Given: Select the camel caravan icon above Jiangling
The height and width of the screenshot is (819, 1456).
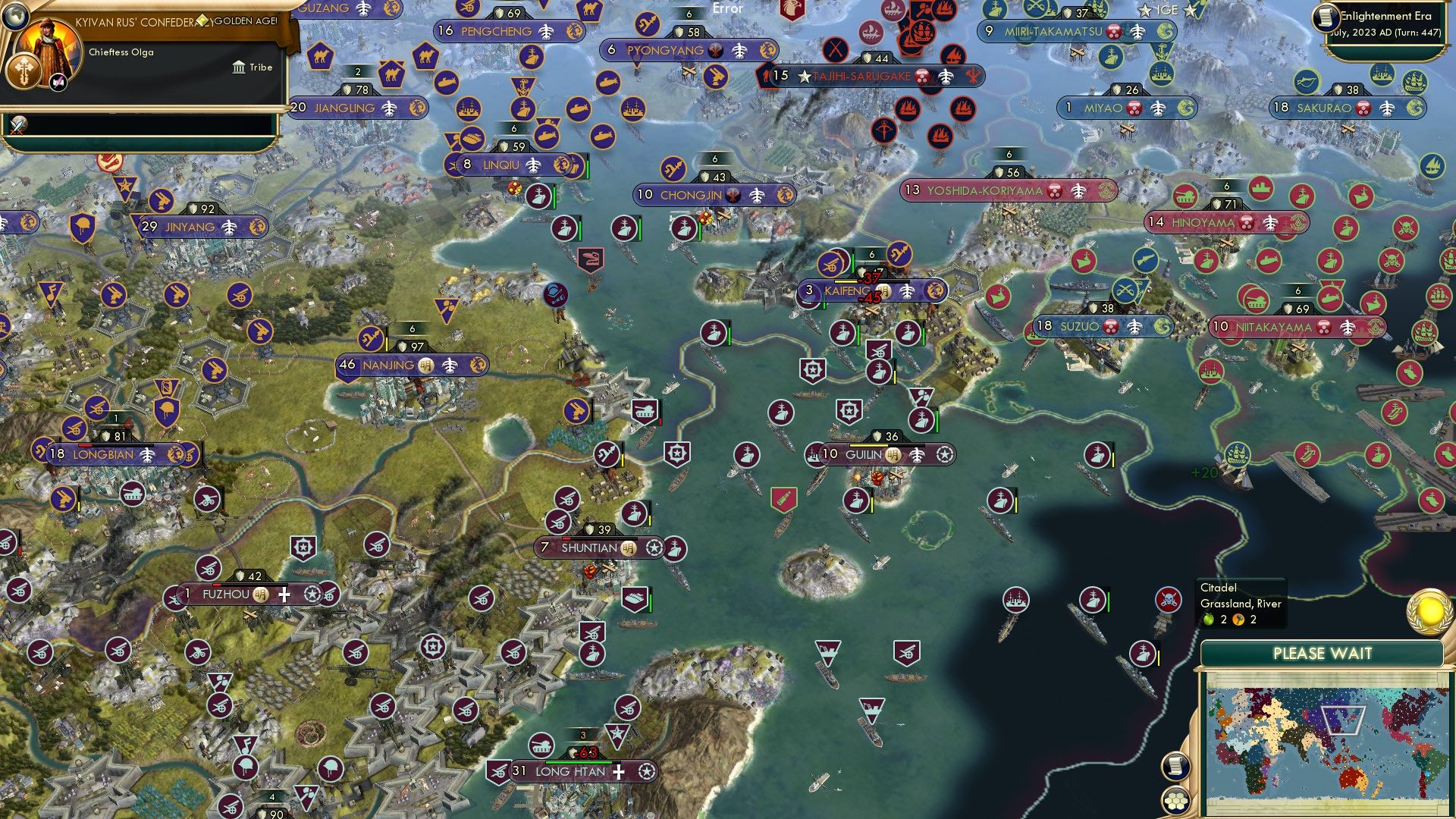Looking at the screenshot, I should pos(392,73).
